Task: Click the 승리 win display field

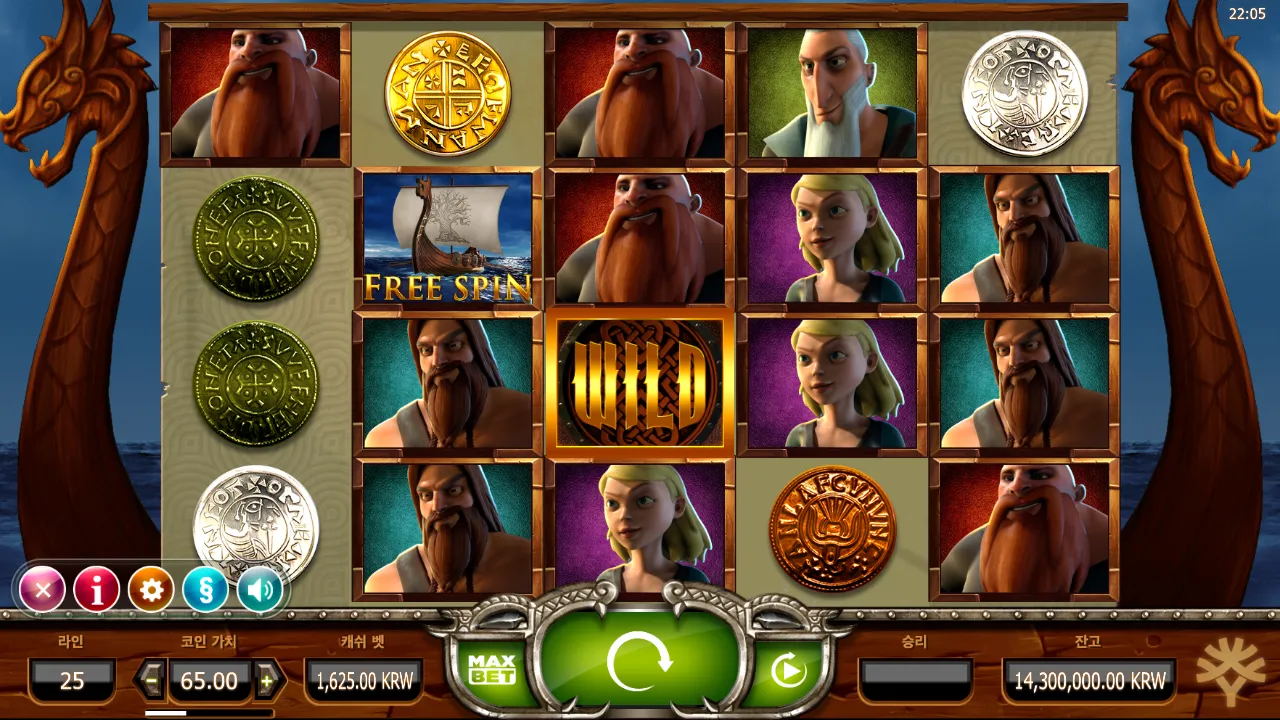Action: pos(918,681)
